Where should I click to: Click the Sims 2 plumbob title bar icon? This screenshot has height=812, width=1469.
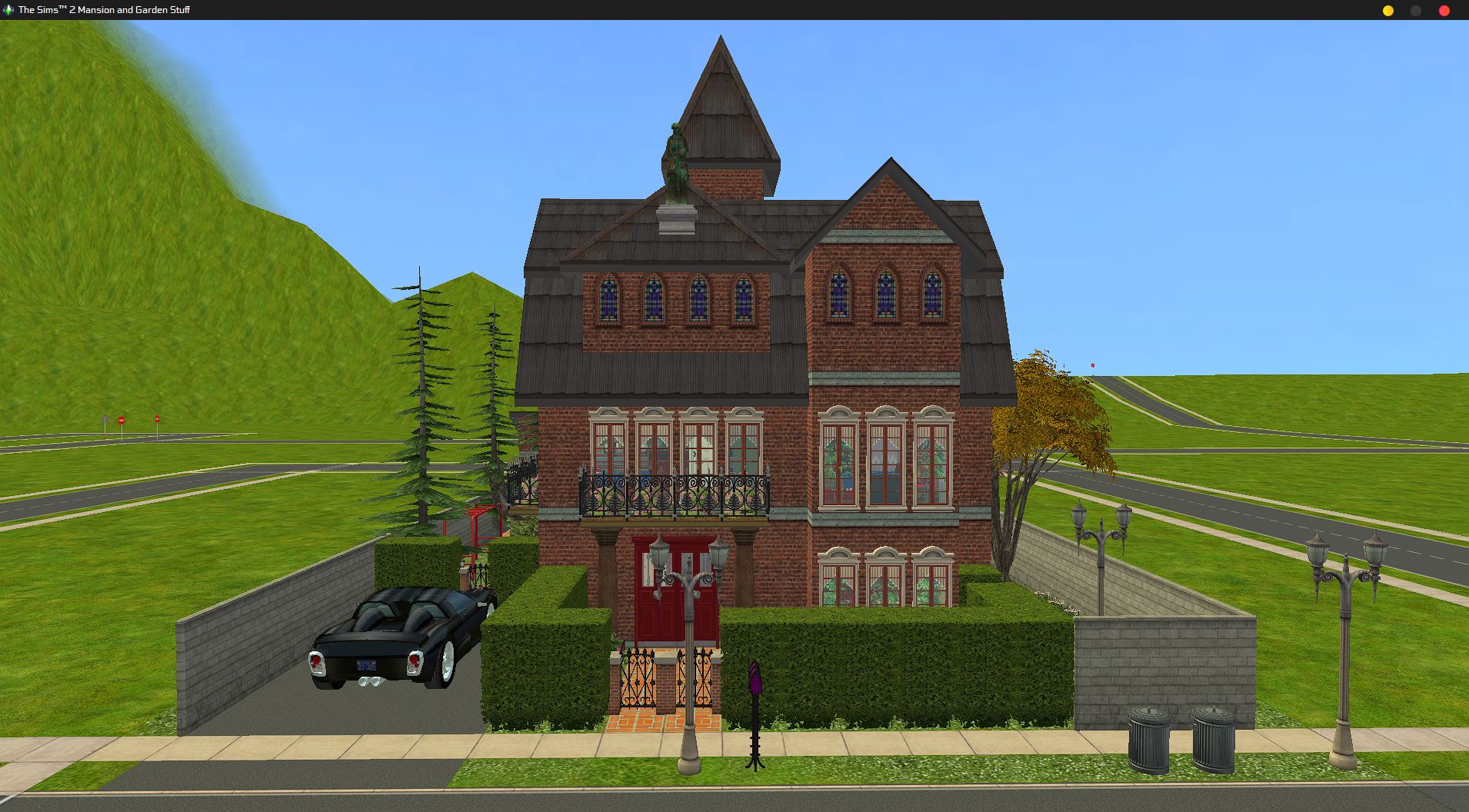coord(8,11)
